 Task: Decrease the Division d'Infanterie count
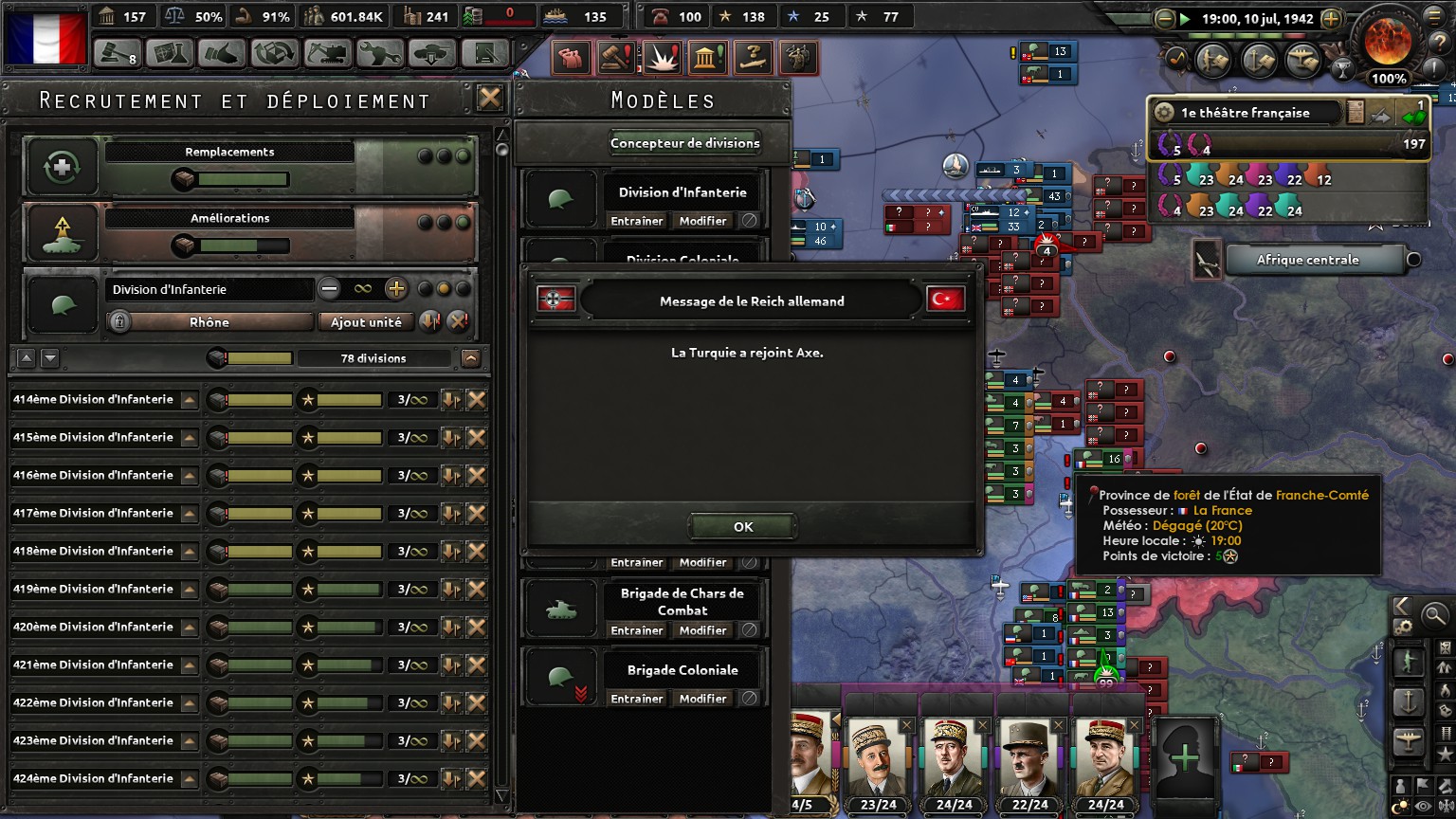tap(329, 289)
